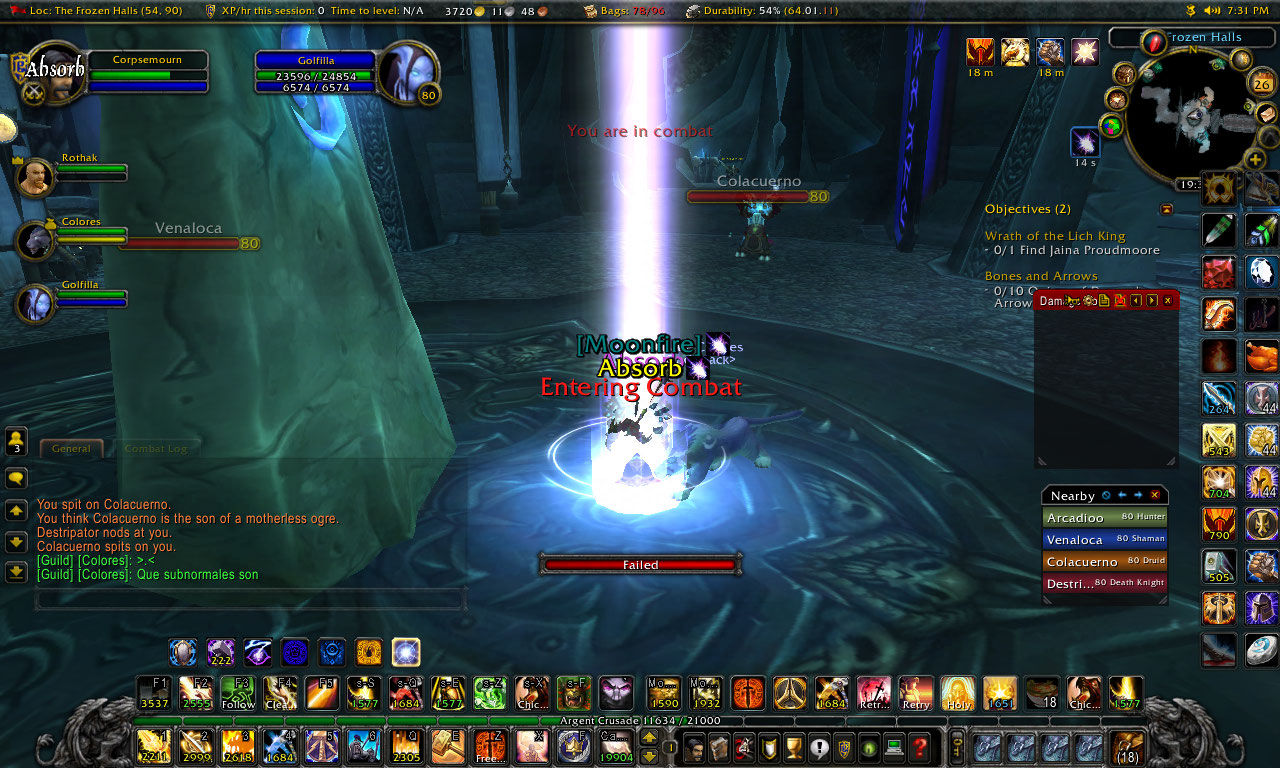Open the calendar button showing 26
The height and width of the screenshot is (768, 1280).
(x=1261, y=84)
